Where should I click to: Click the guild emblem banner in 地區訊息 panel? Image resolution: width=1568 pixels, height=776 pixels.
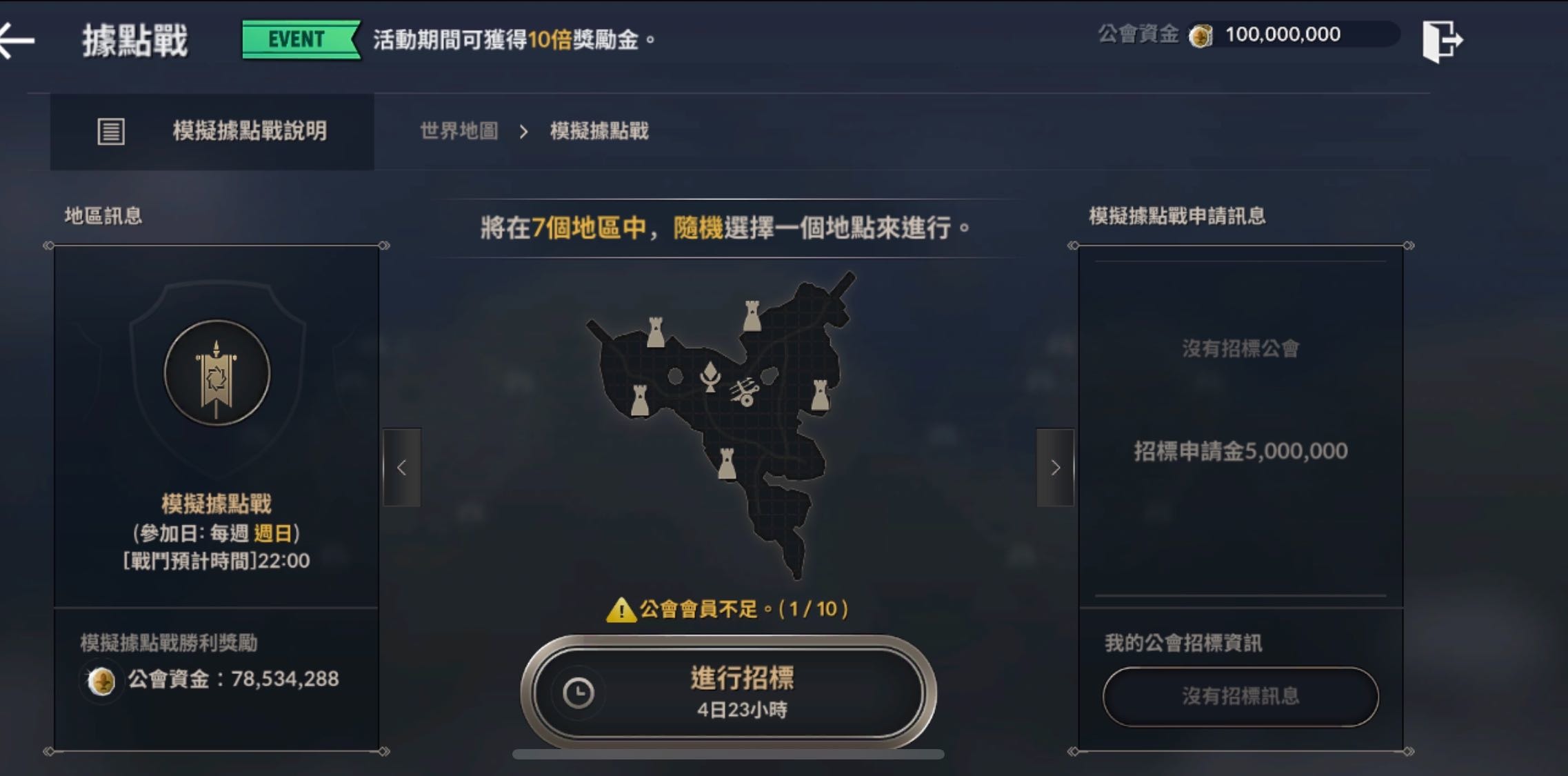(216, 372)
